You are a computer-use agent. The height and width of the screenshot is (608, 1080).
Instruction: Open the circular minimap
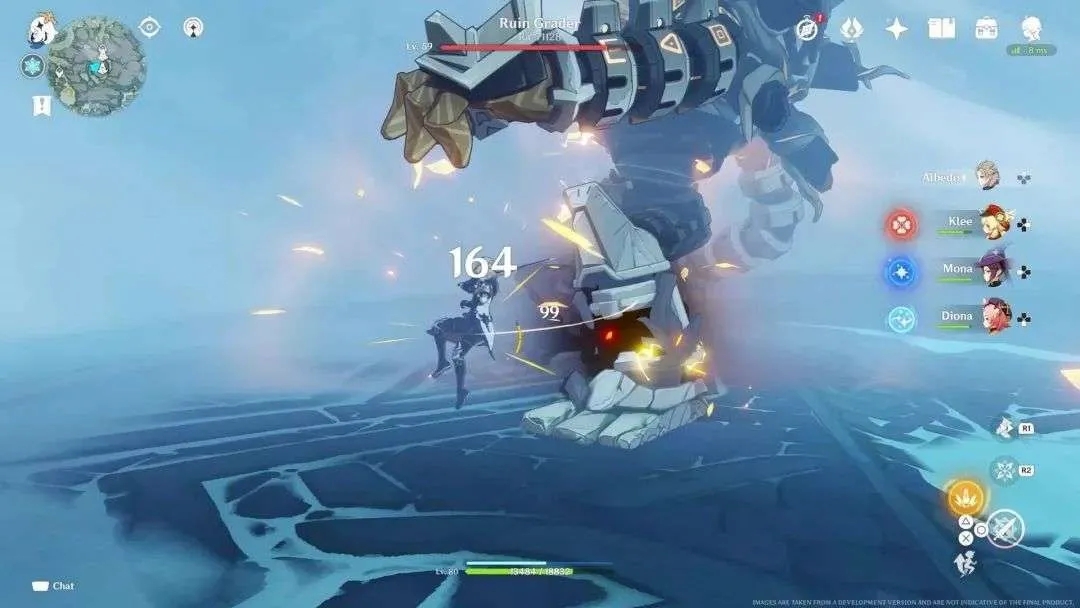click(x=97, y=66)
